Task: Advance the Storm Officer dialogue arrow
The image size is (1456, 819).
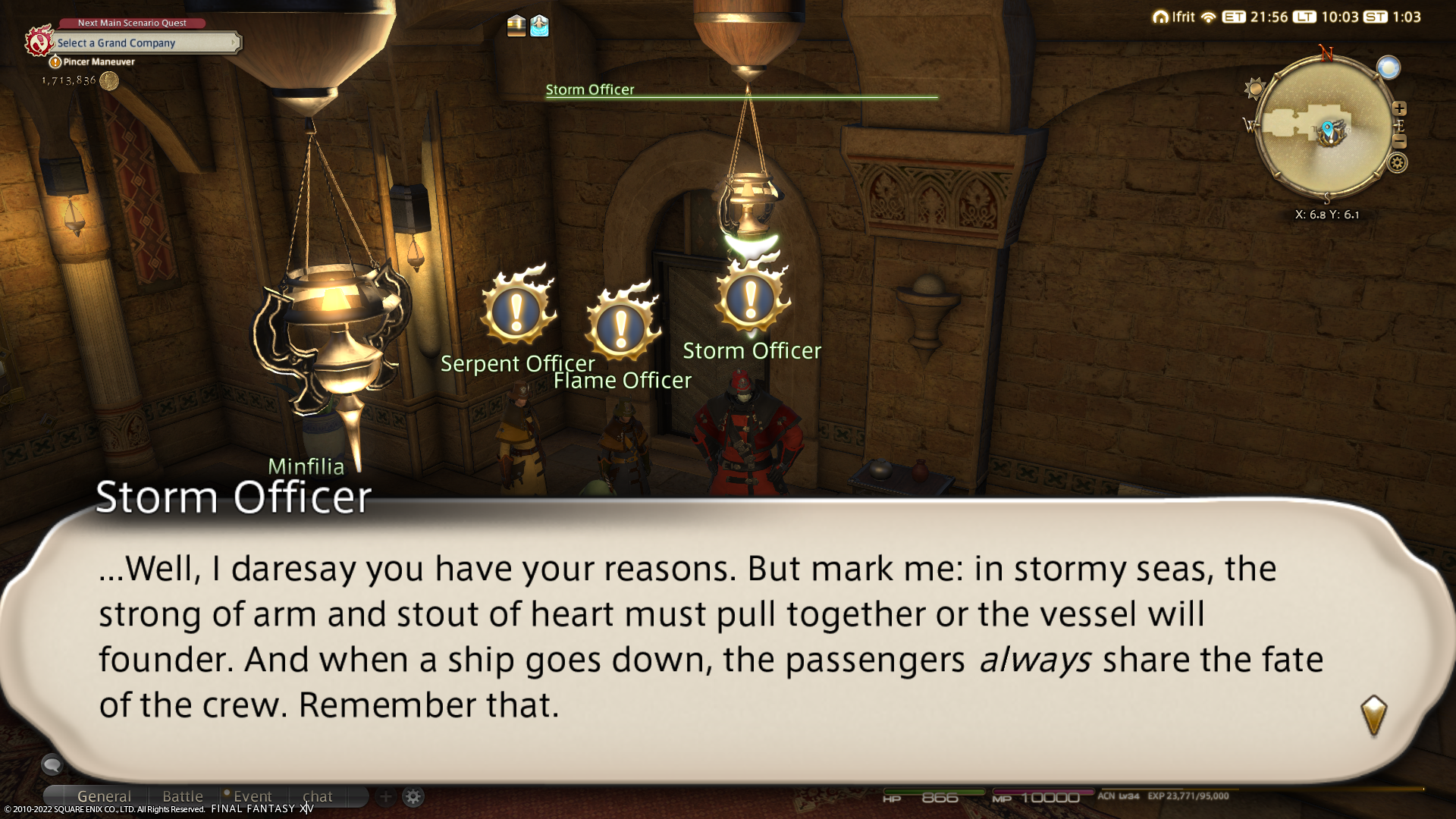Action: [x=1373, y=715]
